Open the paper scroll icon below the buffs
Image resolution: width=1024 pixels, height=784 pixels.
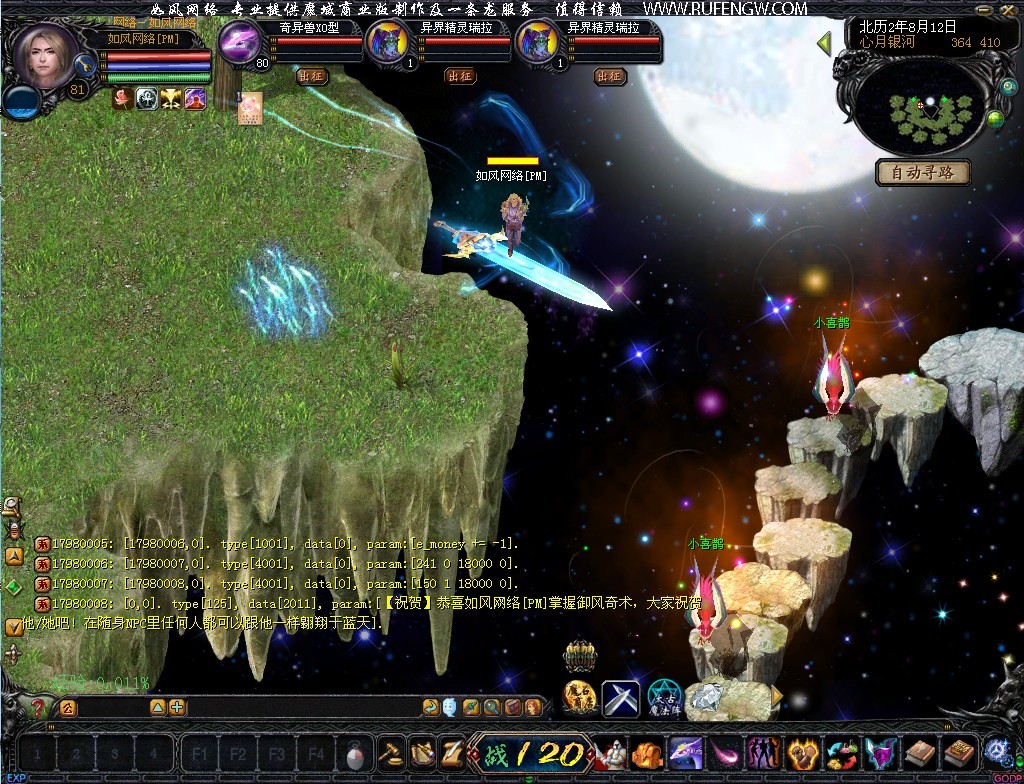[249, 108]
